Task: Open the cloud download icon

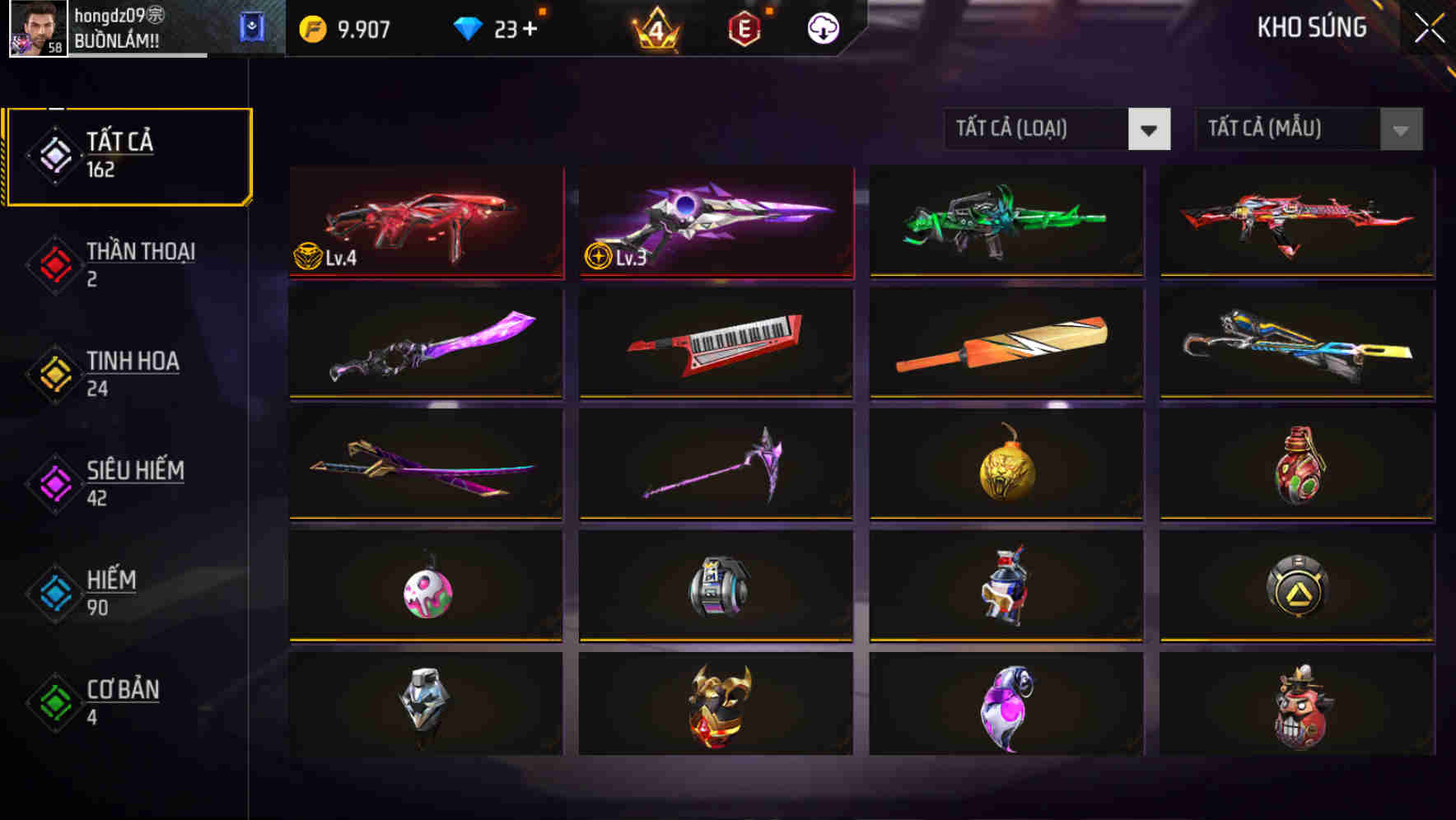Action: [822, 27]
